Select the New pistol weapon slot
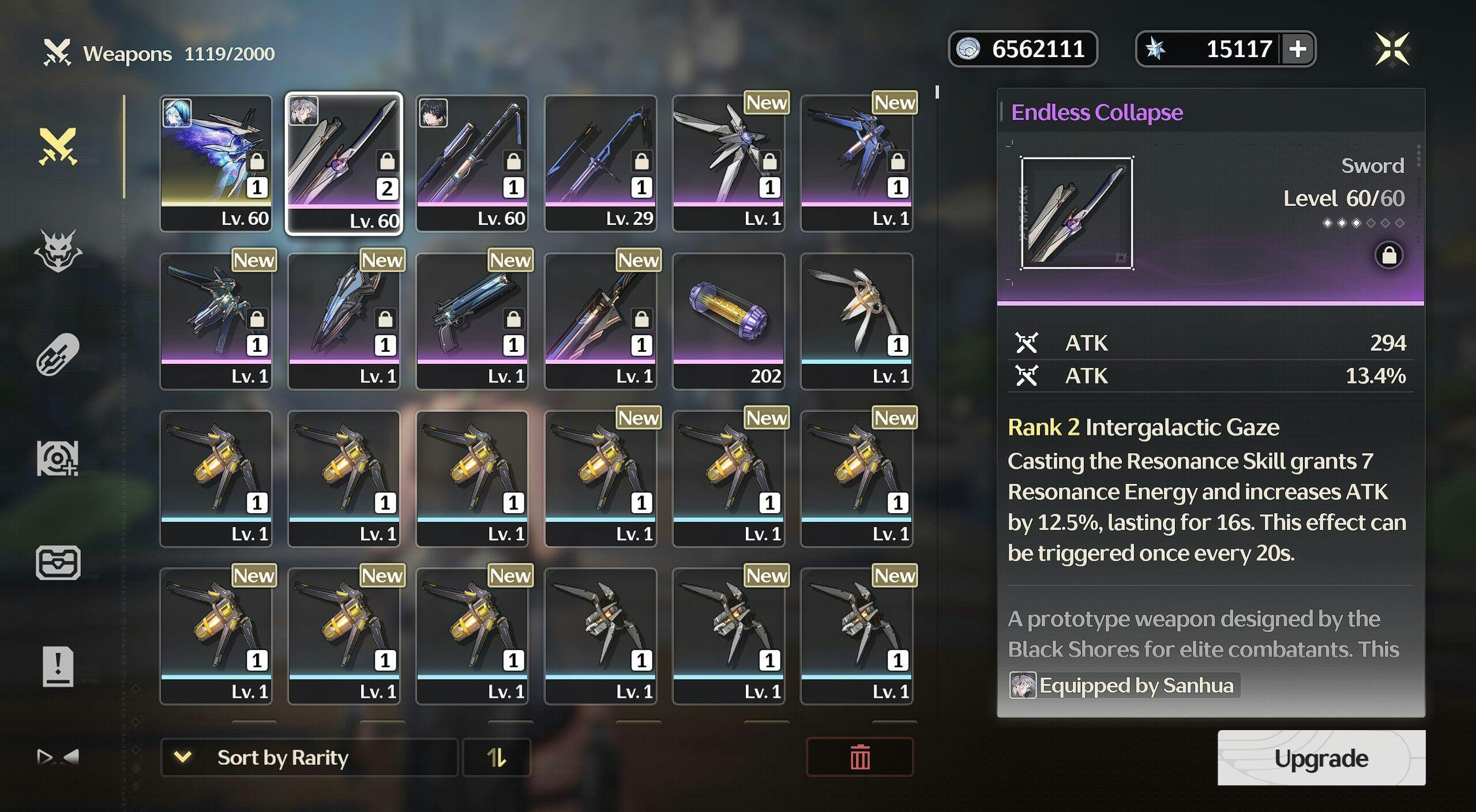 (472, 321)
